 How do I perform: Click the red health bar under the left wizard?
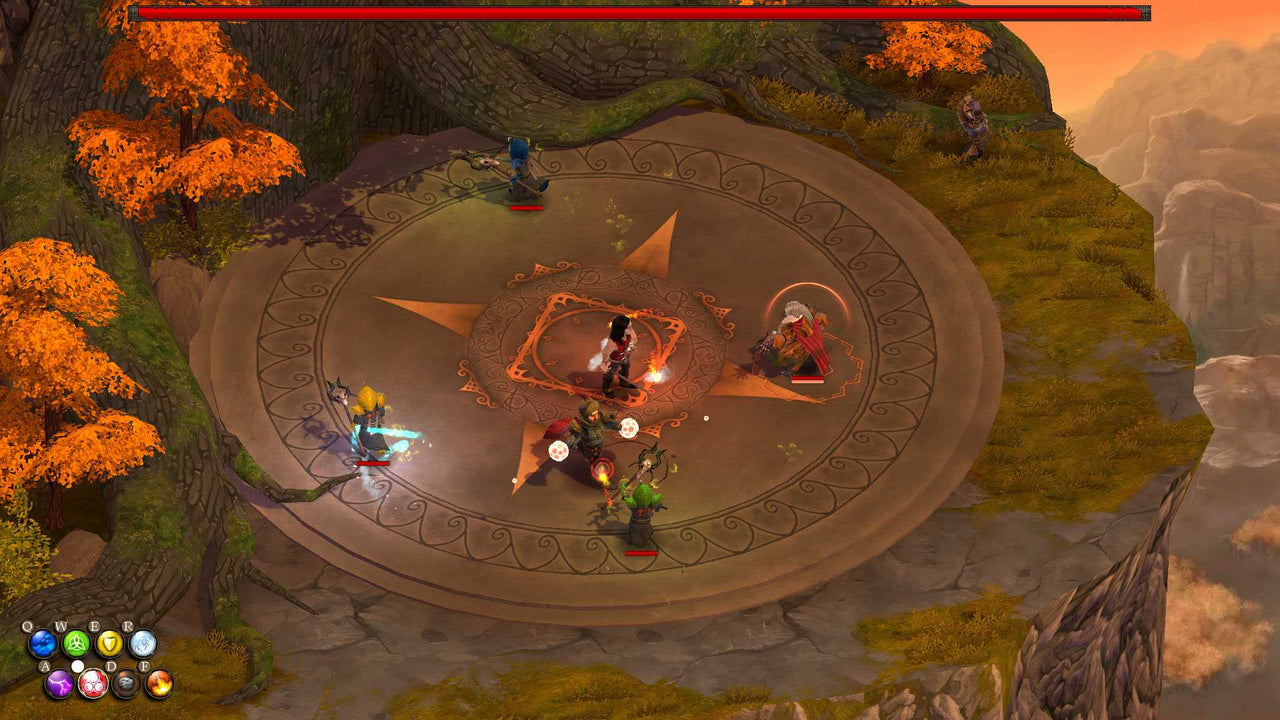click(370, 465)
